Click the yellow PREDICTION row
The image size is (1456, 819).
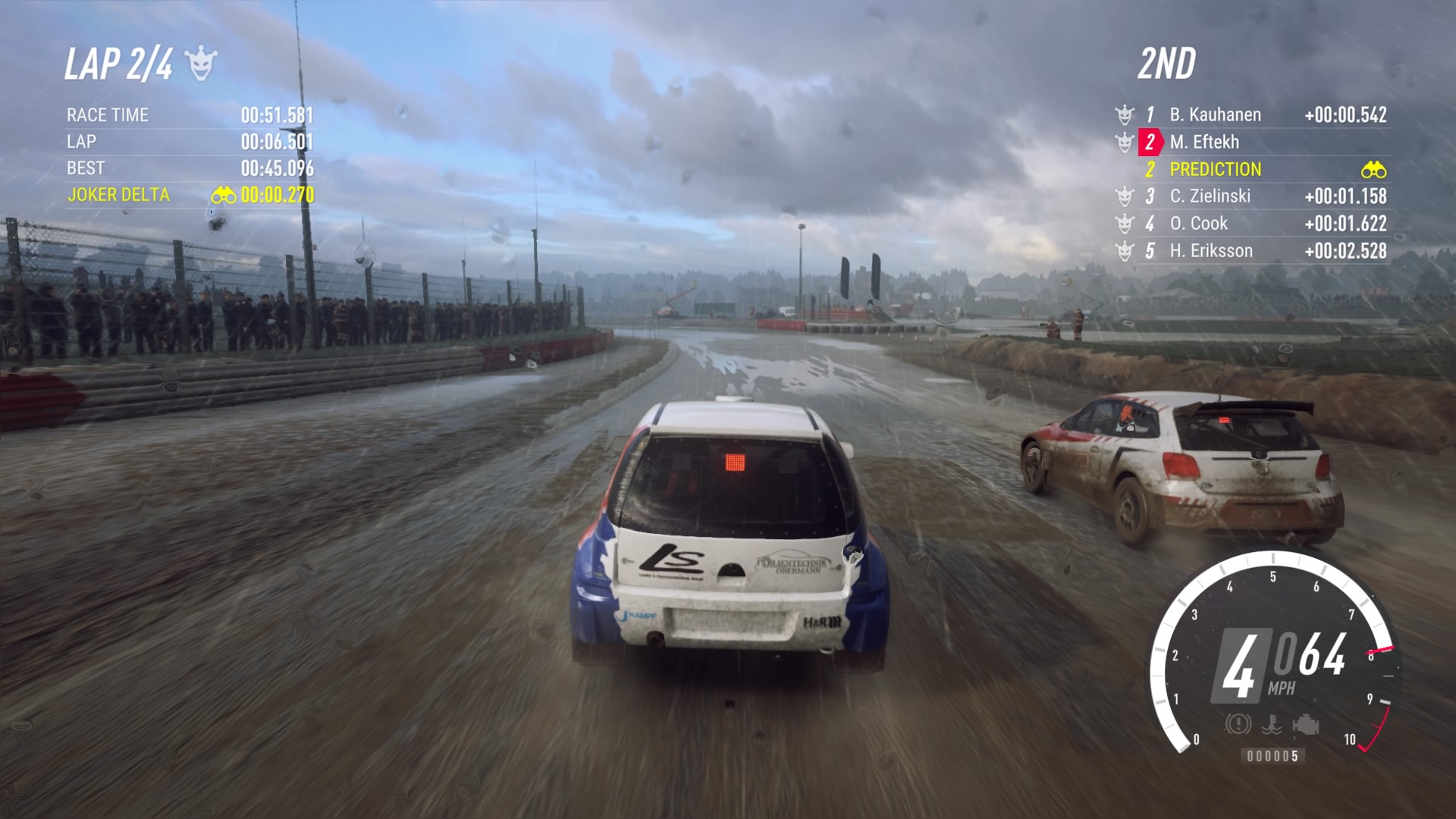coord(1216,170)
